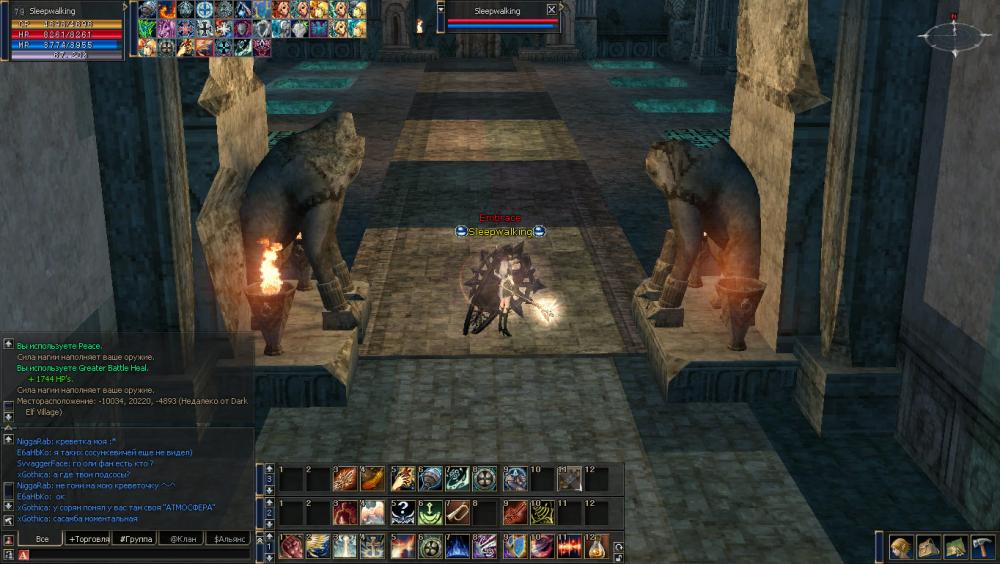Close the Sleepwalking target window
This screenshot has height=564, width=1000.
(551, 9)
